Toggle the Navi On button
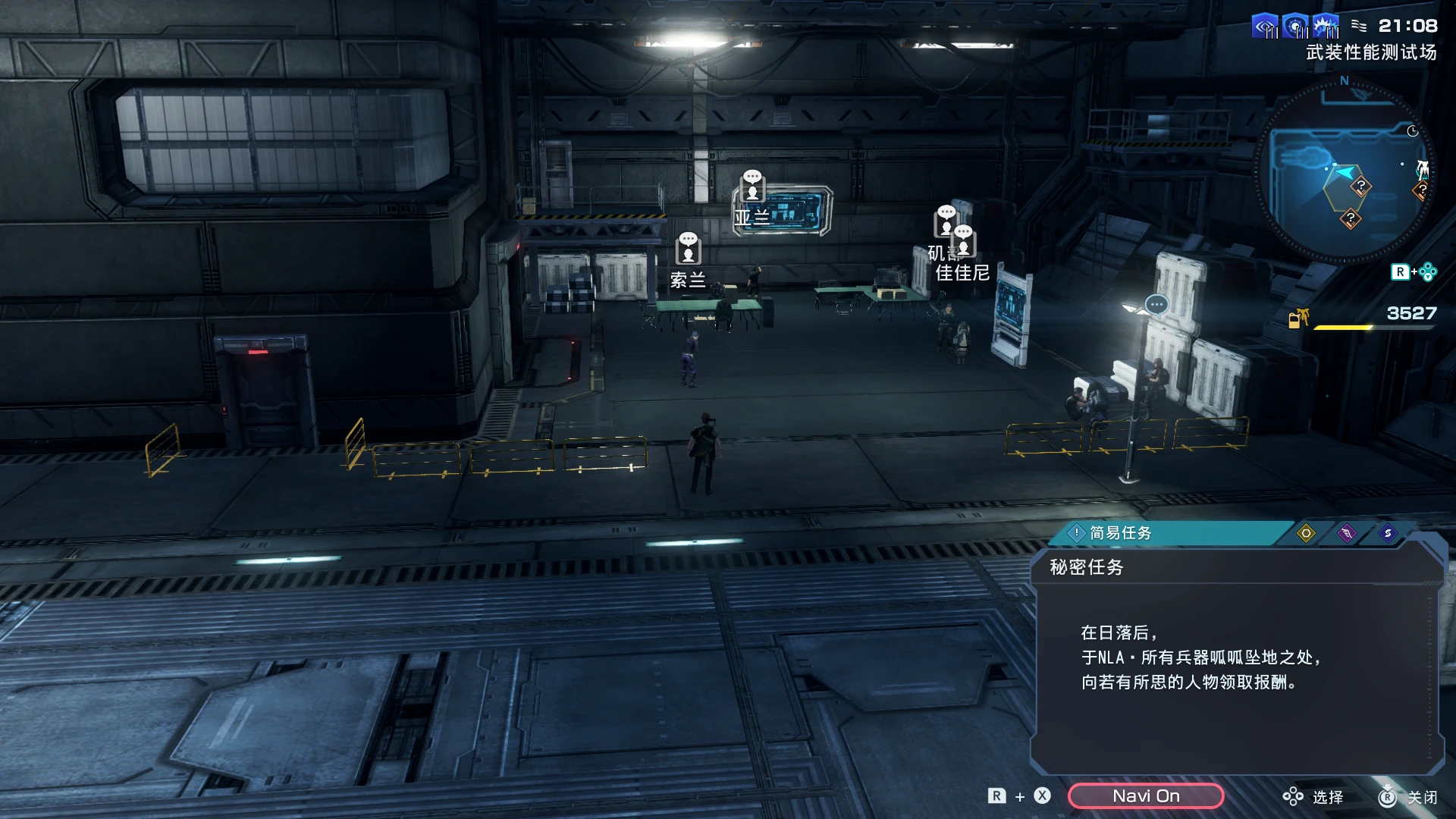The width and height of the screenshot is (1456, 819). tap(1145, 795)
